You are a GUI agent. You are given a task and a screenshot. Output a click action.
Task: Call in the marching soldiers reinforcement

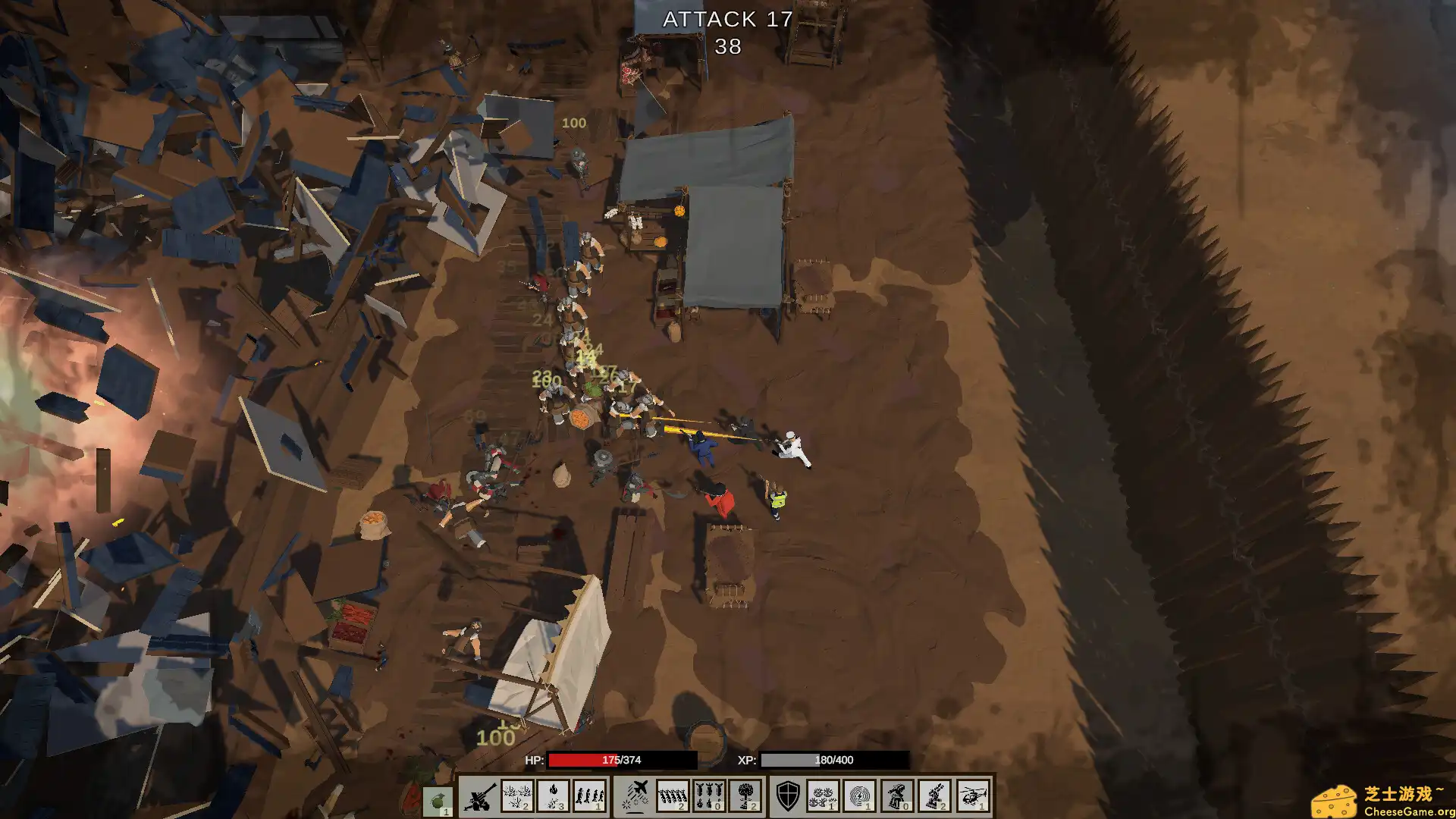590,796
